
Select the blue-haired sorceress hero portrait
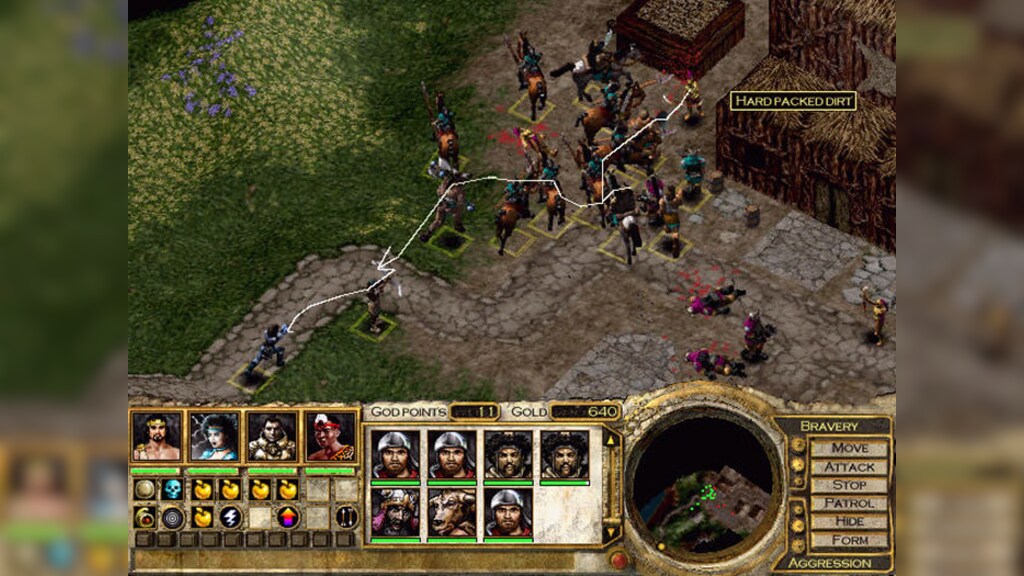(215, 437)
